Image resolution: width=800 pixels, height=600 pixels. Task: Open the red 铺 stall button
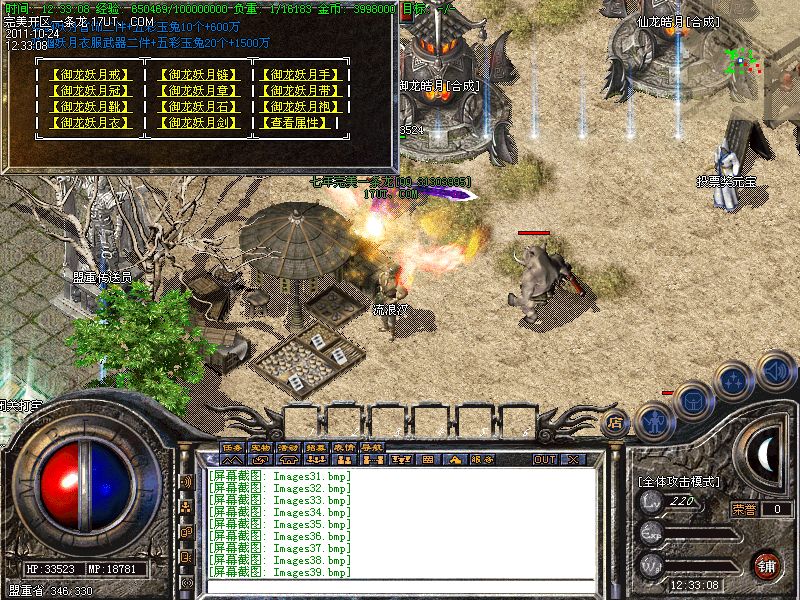point(767,565)
